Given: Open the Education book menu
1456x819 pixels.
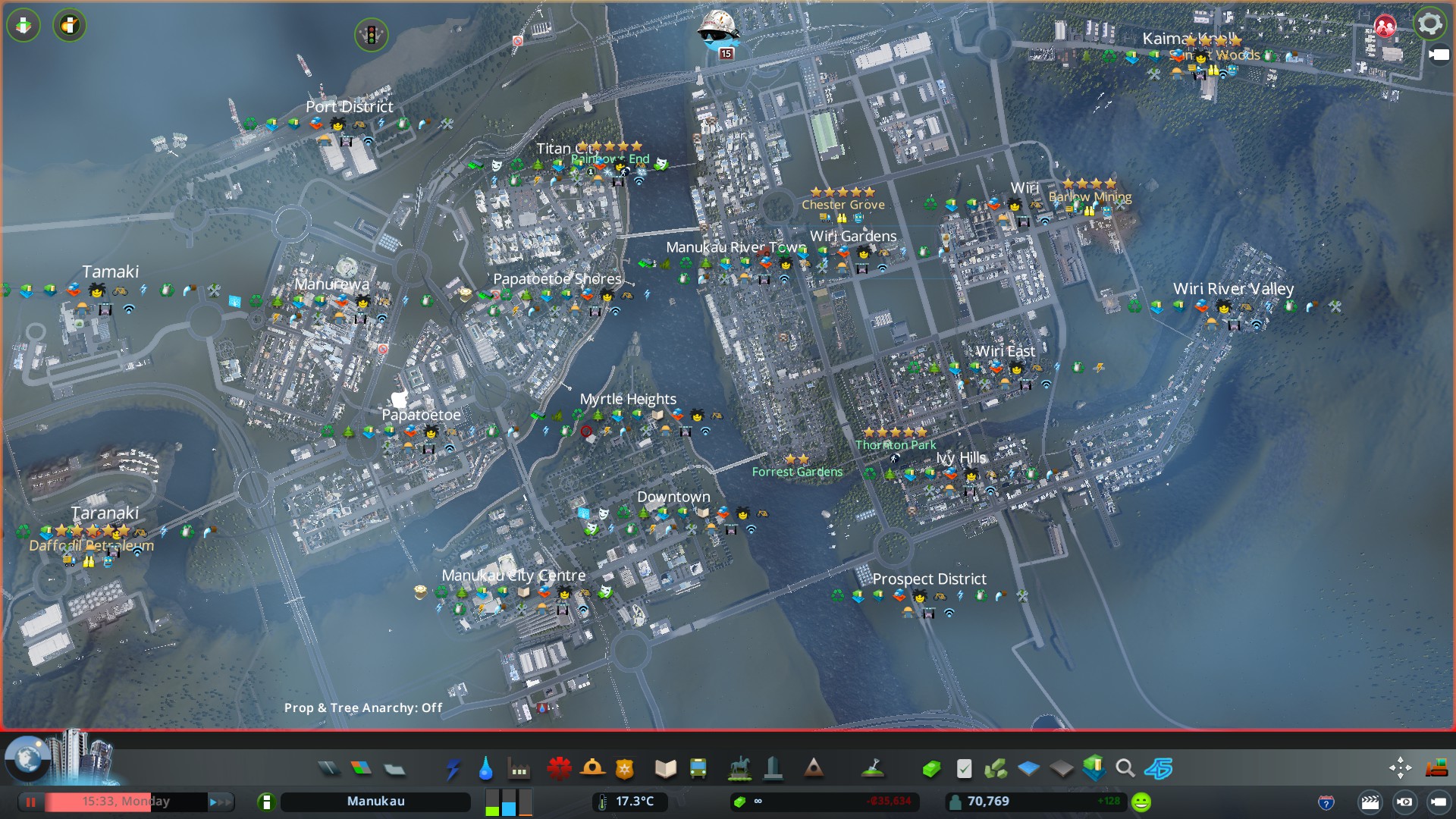Looking at the screenshot, I should tap(665, 769).
